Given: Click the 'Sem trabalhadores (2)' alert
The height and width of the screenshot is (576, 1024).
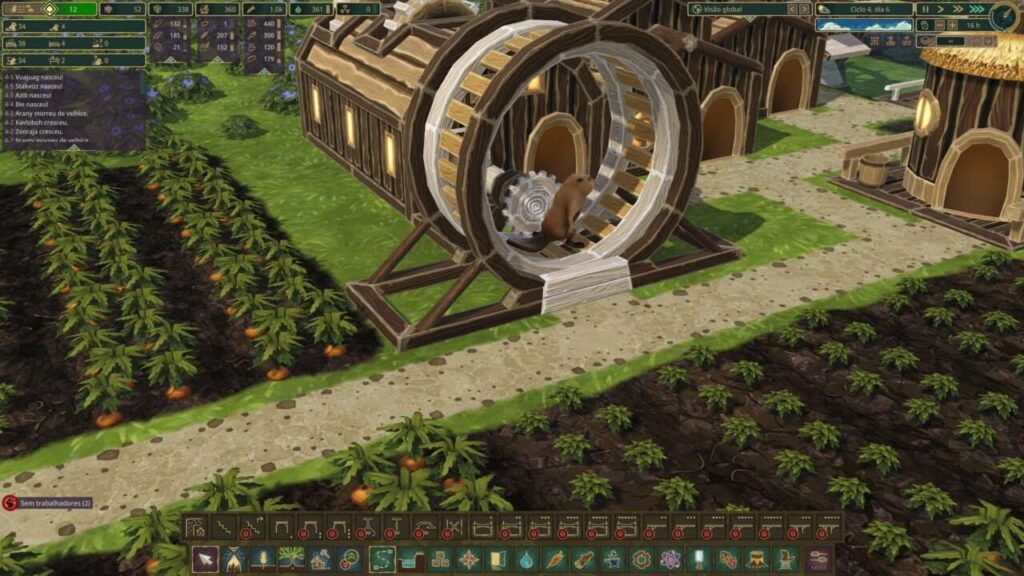Looking at the screenshot, I should tap(48, 502).
